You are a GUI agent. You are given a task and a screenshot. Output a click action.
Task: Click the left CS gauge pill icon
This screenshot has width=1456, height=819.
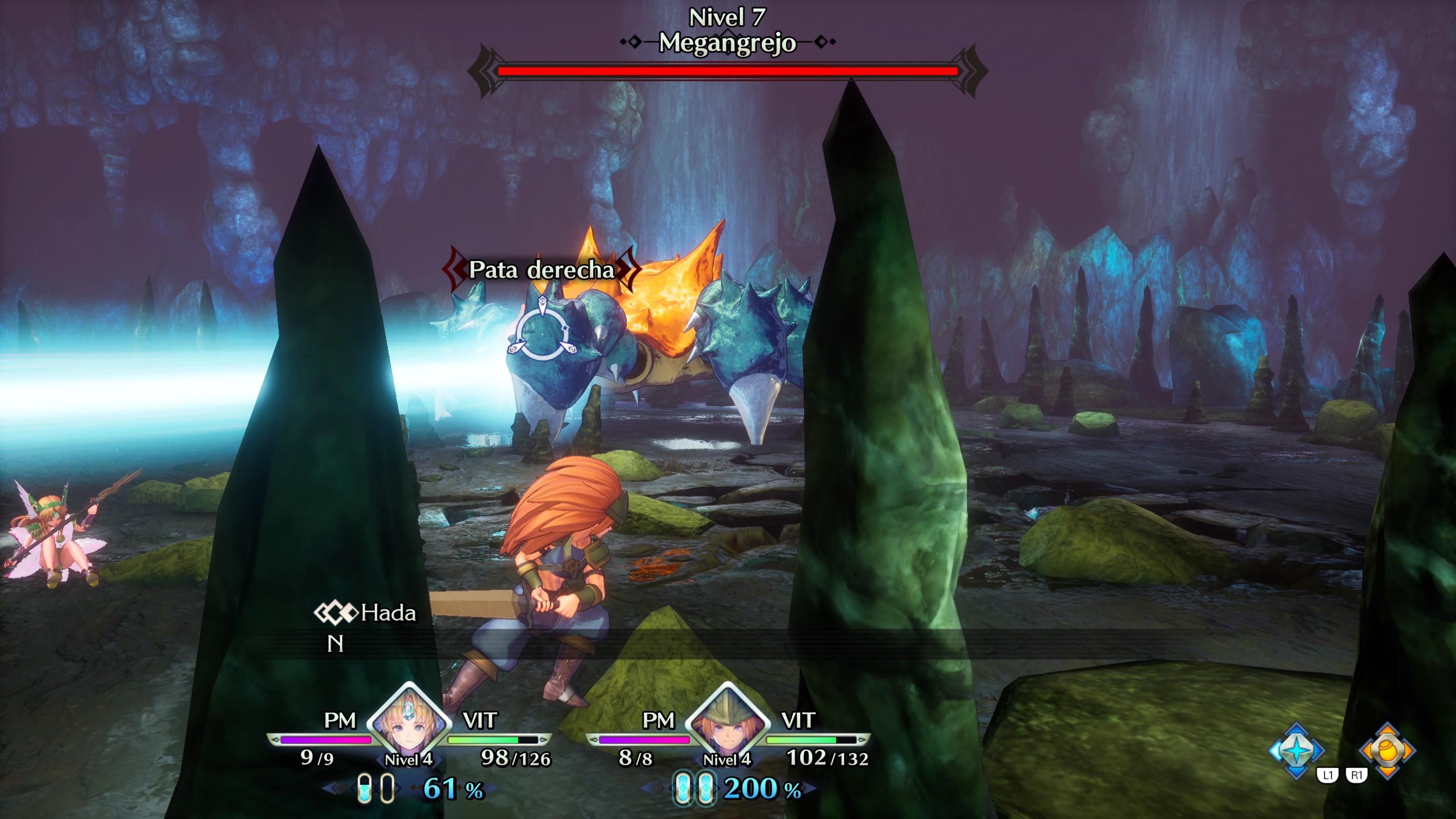376,790
